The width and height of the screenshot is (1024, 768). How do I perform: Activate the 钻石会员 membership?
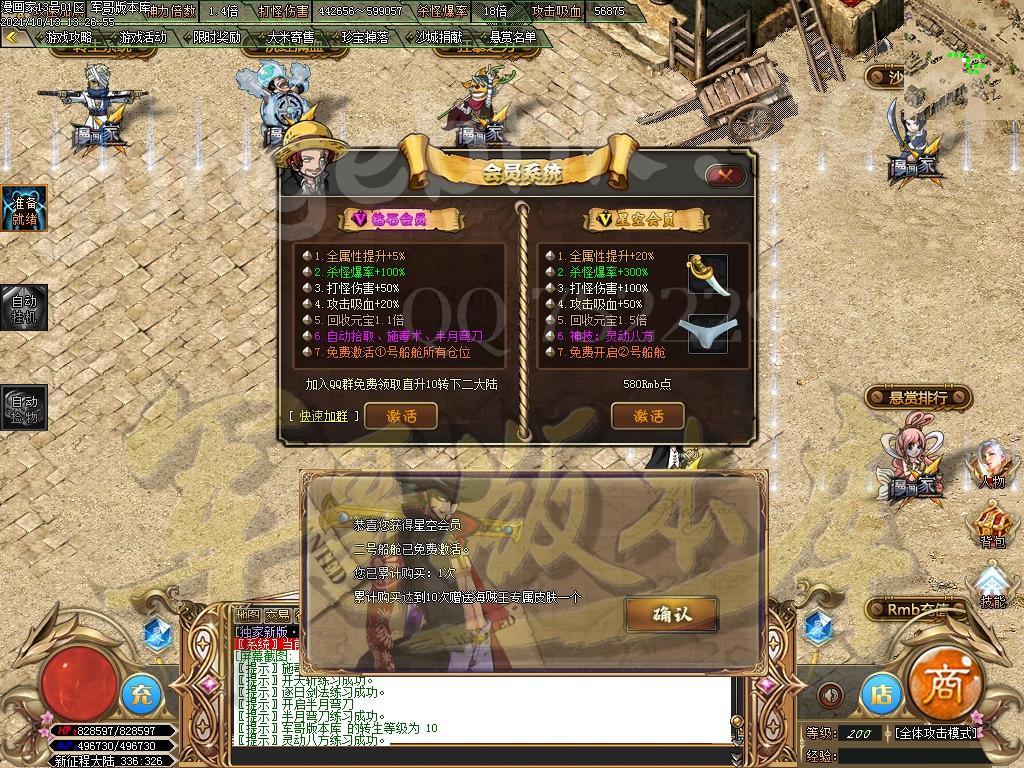[400, 415]
